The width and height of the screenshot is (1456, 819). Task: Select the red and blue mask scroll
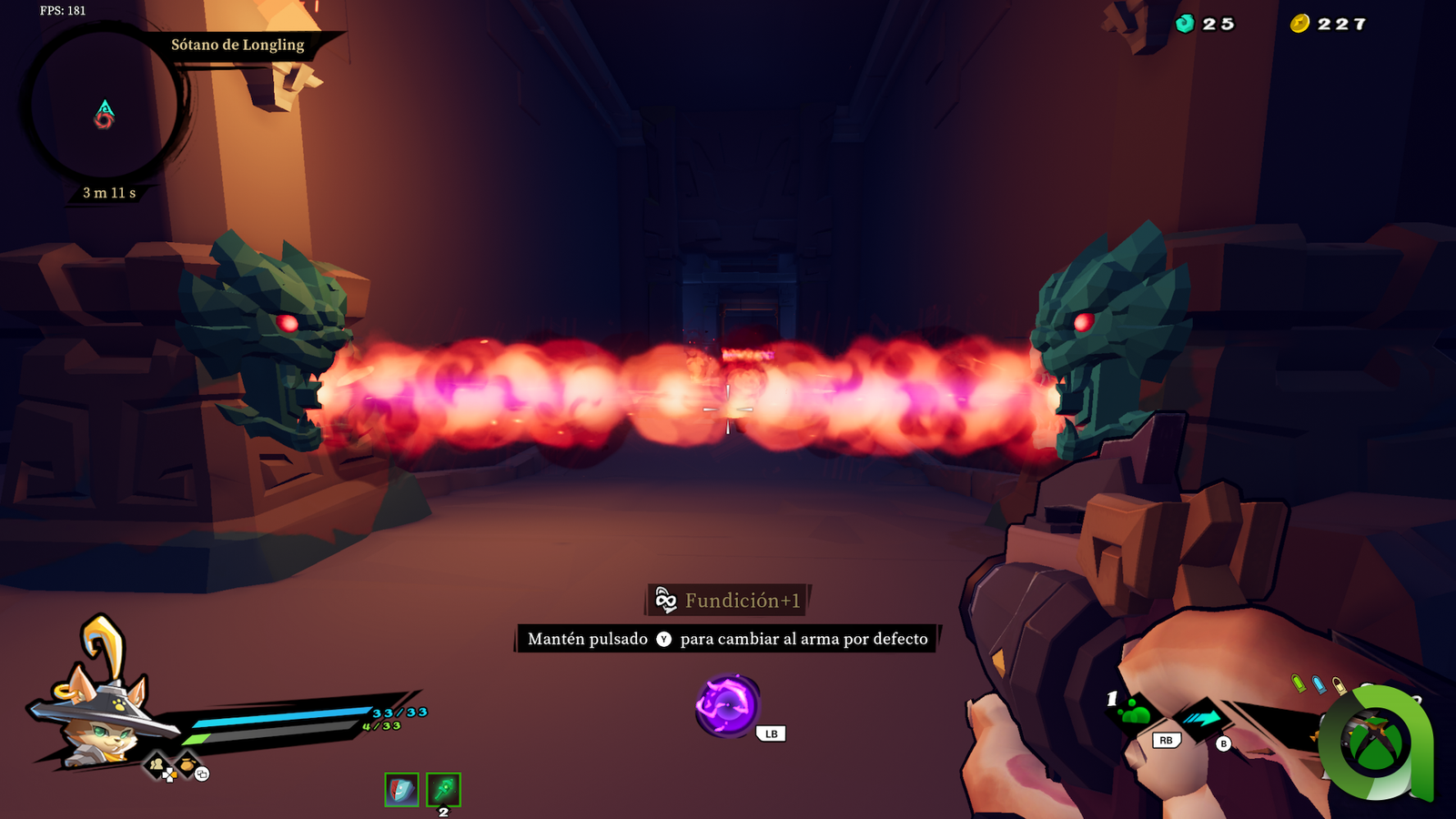(x=401, y=789)
